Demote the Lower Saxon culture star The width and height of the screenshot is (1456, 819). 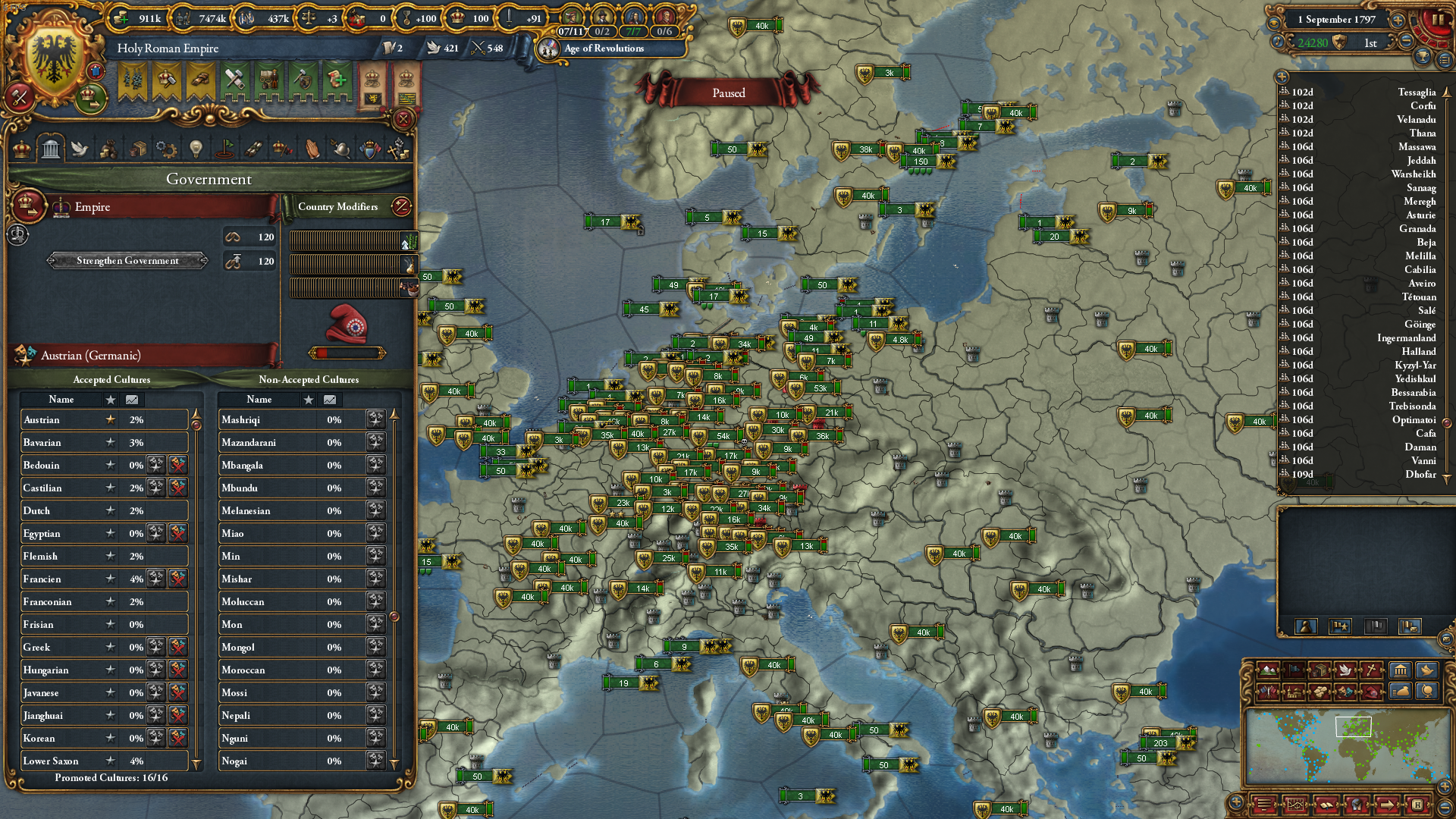point(111,761)
